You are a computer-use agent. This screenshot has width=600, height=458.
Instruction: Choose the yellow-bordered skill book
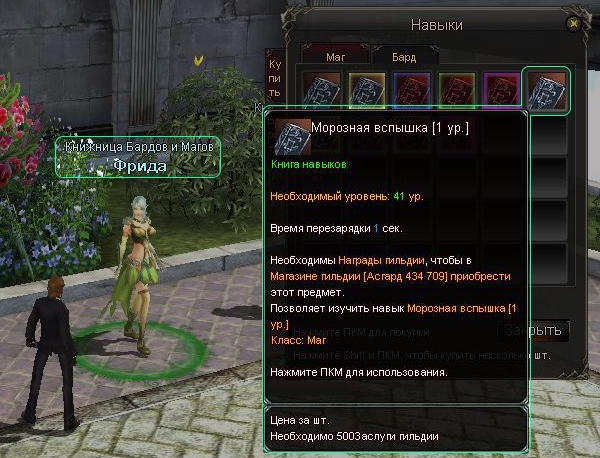click(x=362, y=89)
